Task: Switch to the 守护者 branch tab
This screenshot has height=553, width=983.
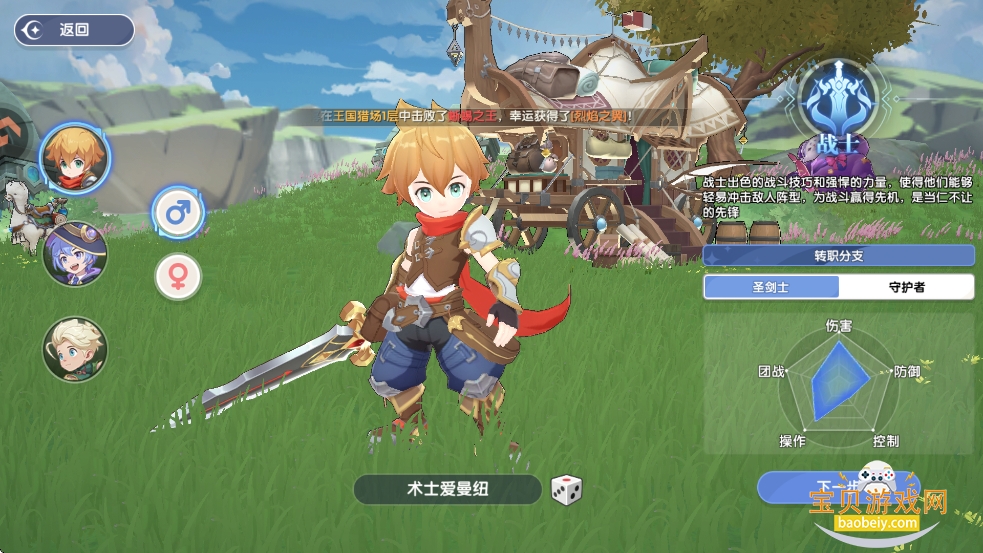Action: pos(906,287)
